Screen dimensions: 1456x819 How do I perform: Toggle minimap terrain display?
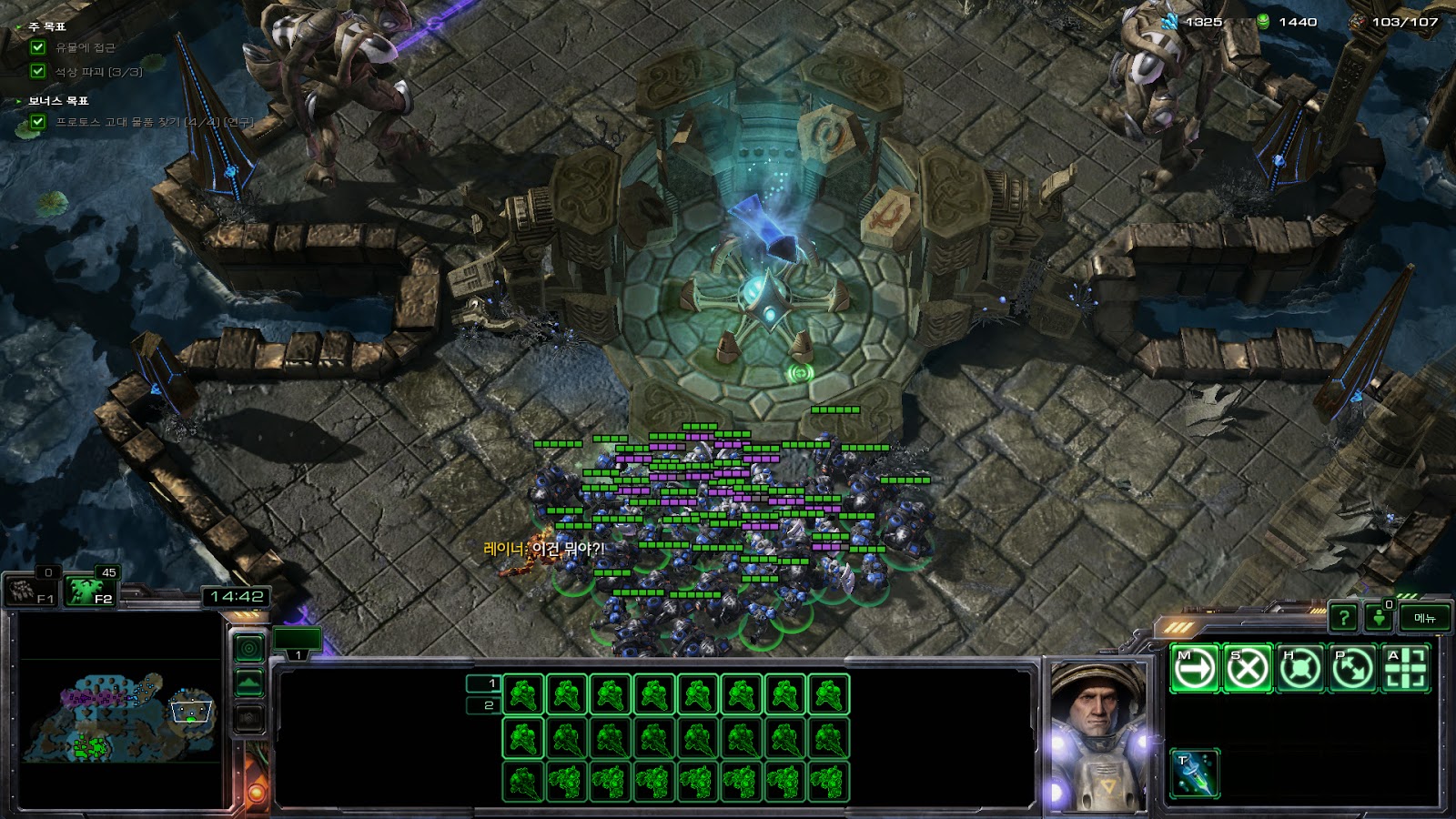[x=249, y=682]
